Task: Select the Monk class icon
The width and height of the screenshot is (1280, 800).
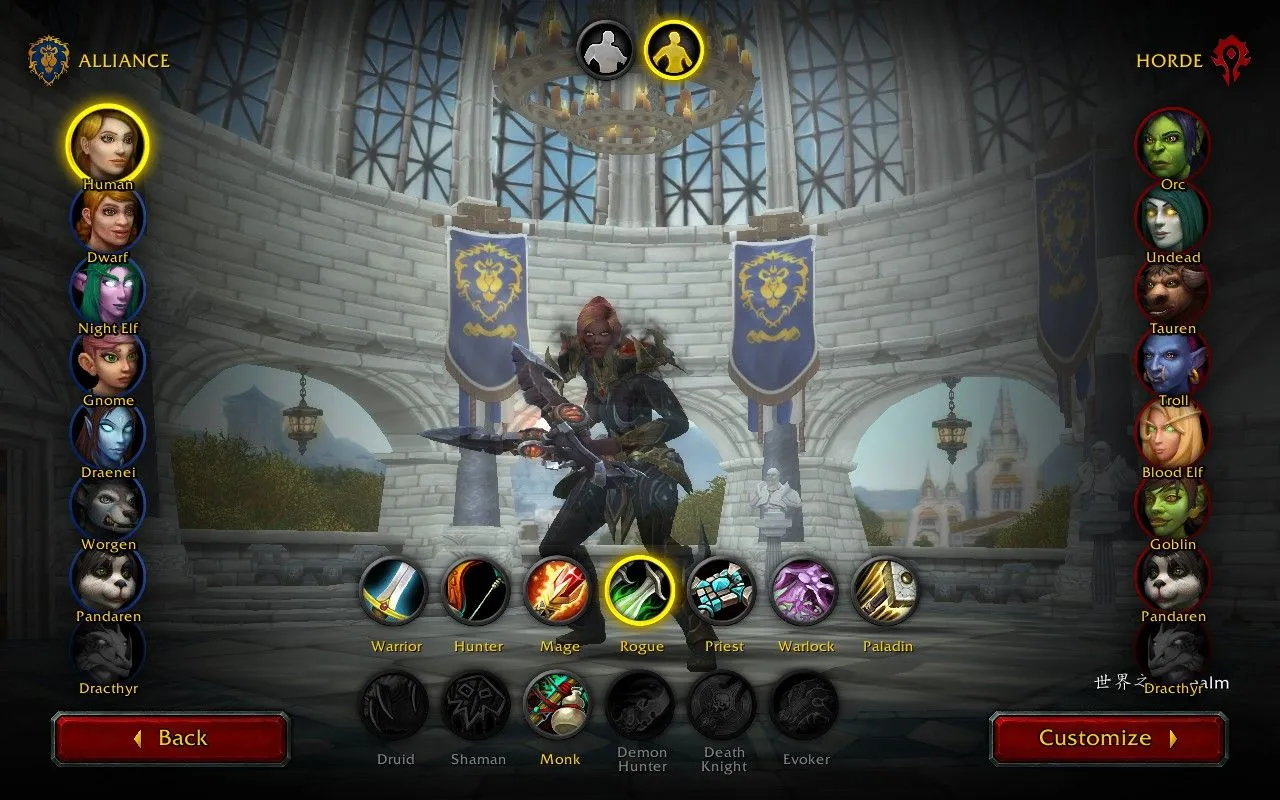Action: tap(558, 704)
